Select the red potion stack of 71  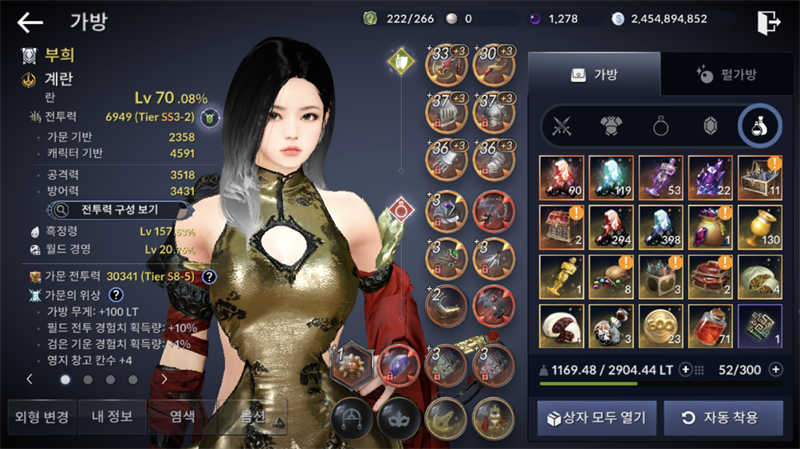coord(712,326)
